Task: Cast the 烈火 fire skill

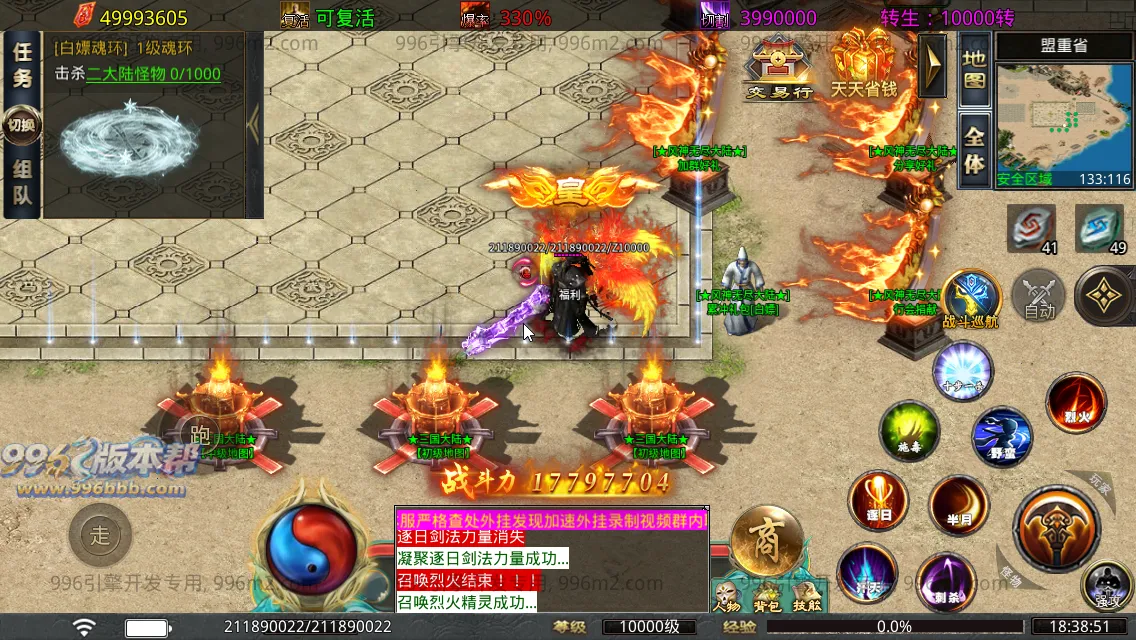Action: [x=1076, y=403]
